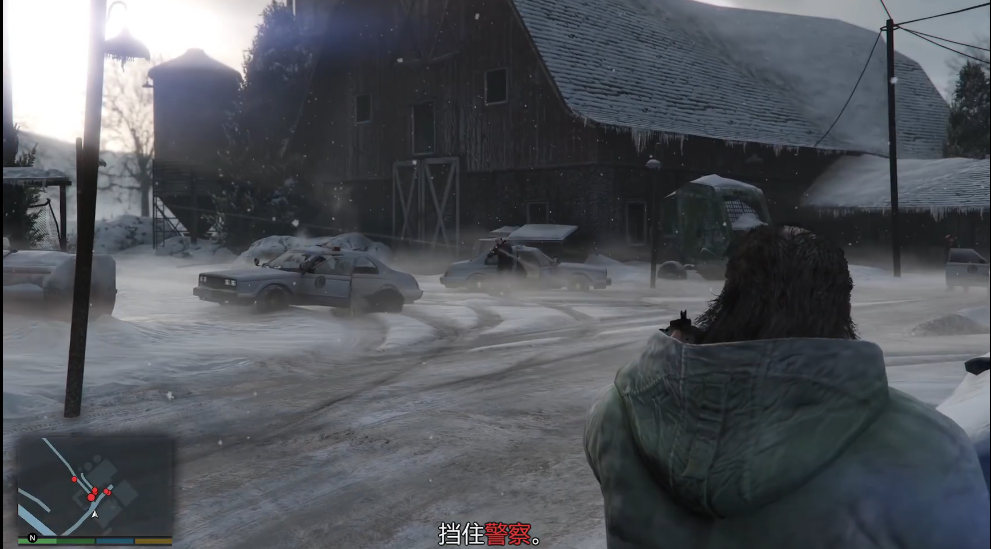Click the minimap radar
The width and height of the screenshot is (991, 549).
click(95, 487)
